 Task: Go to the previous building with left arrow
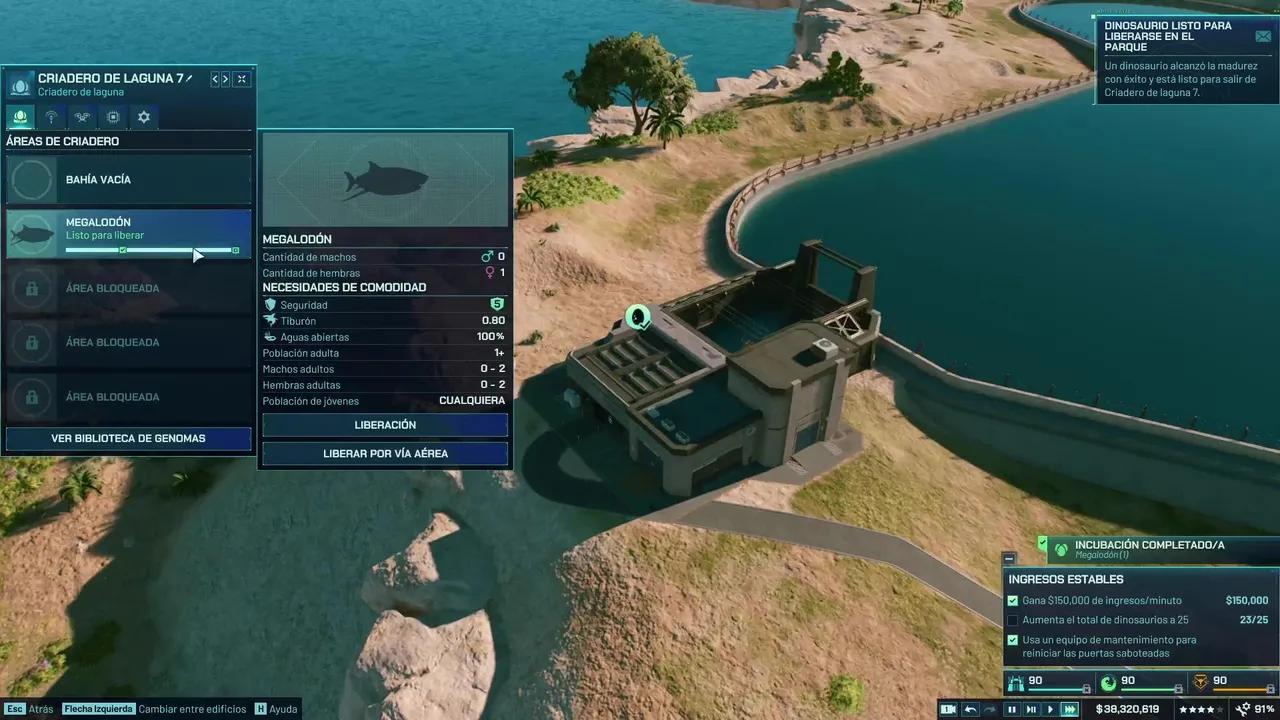coord(214,79)
